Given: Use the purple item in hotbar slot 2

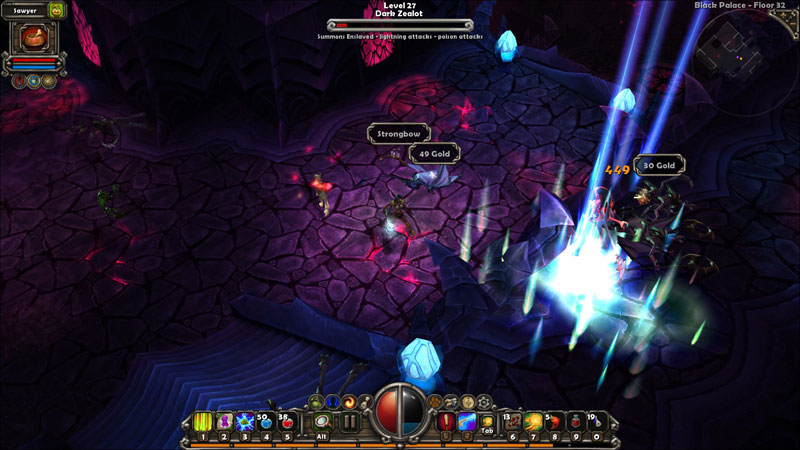Looking at the screenshot, I should point(224,423).
